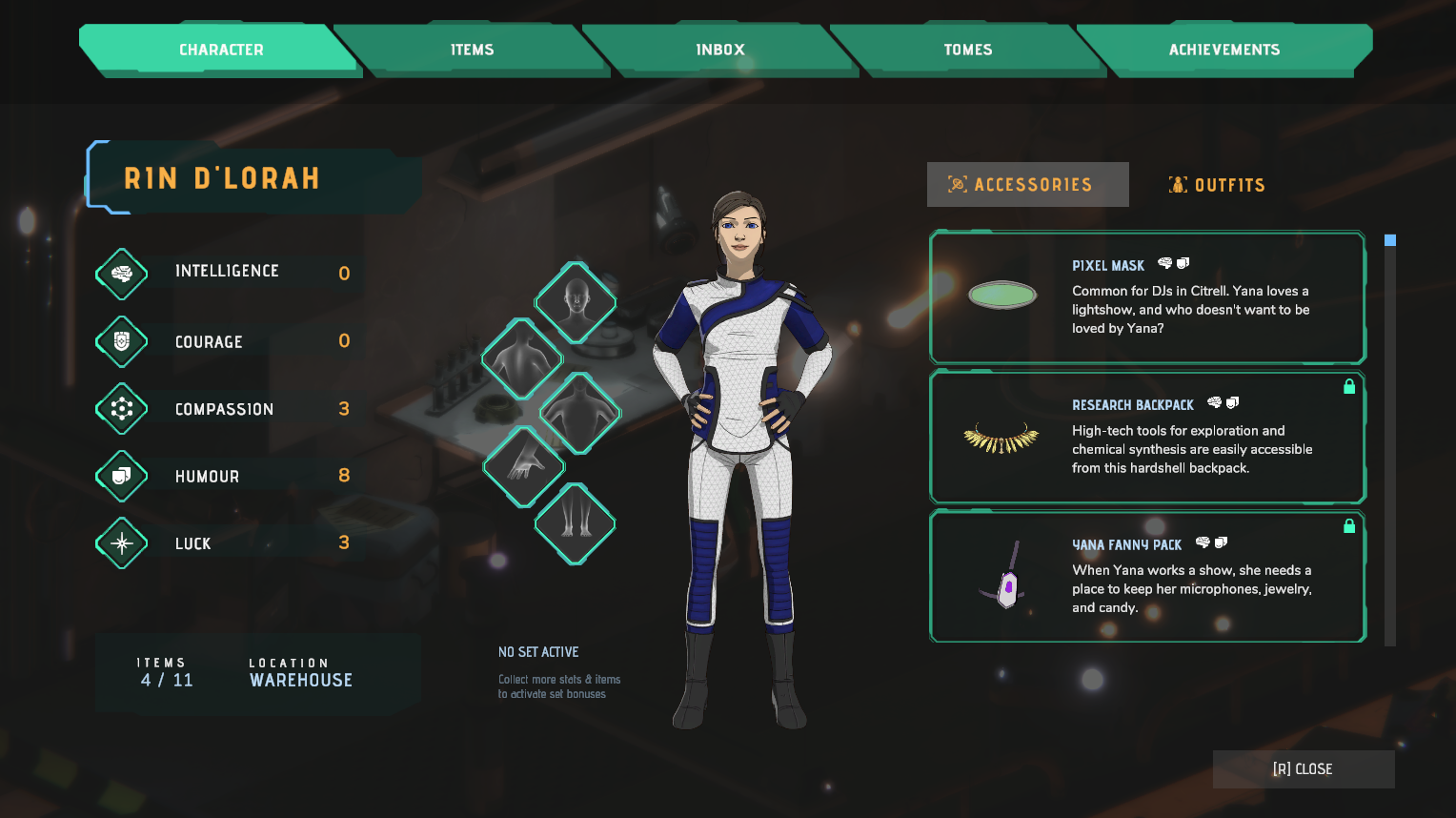Select the locked Research Backpack entry
Screen dimensions: 1456x818
pyautogui.click(x=1147, y=437)
